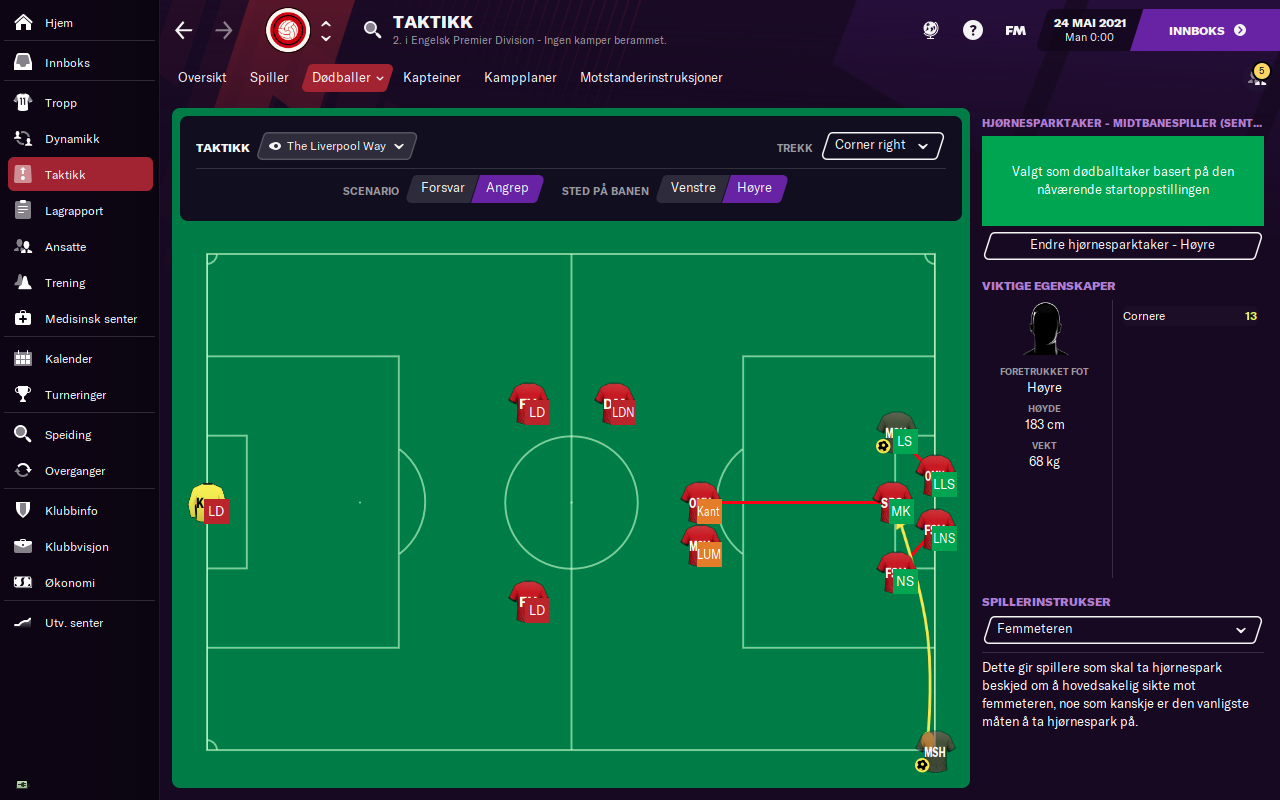Image resolution: width=1280 pixels, height=800 pixels.
Task: Open the Femmeteren player instruction dropdown
Action: click(1121, 630)
